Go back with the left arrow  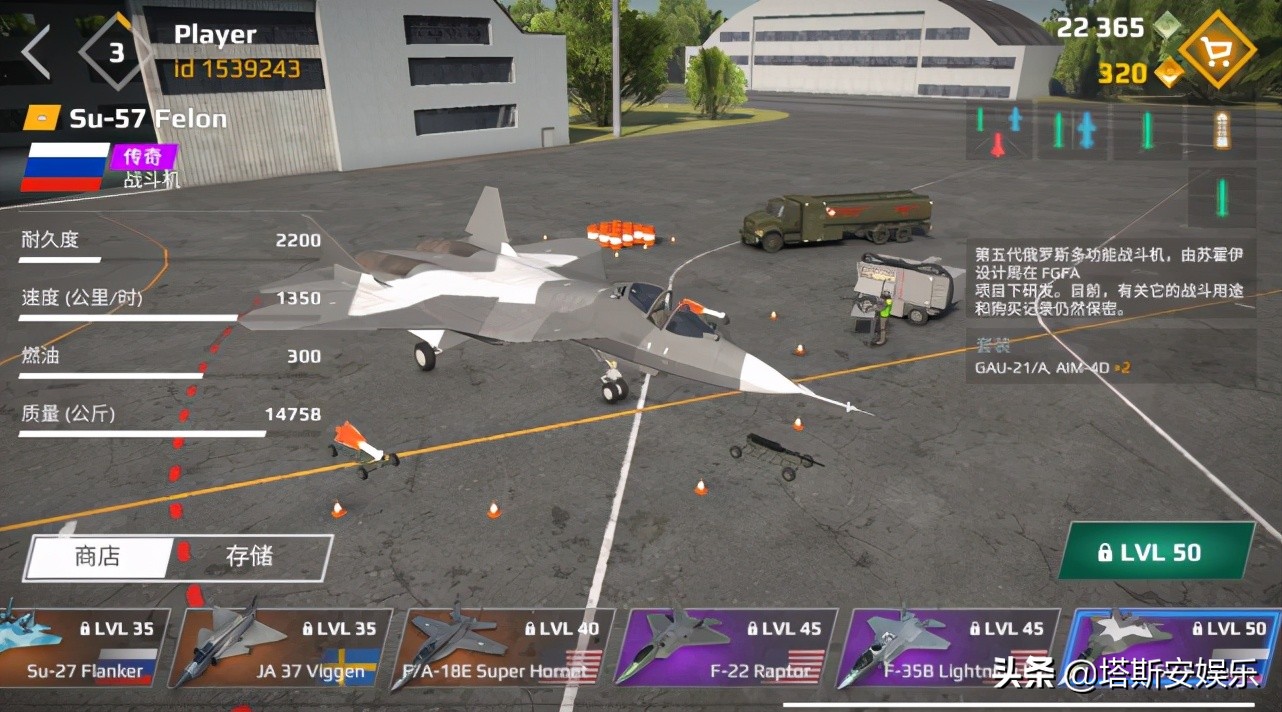tap(37, 52)
